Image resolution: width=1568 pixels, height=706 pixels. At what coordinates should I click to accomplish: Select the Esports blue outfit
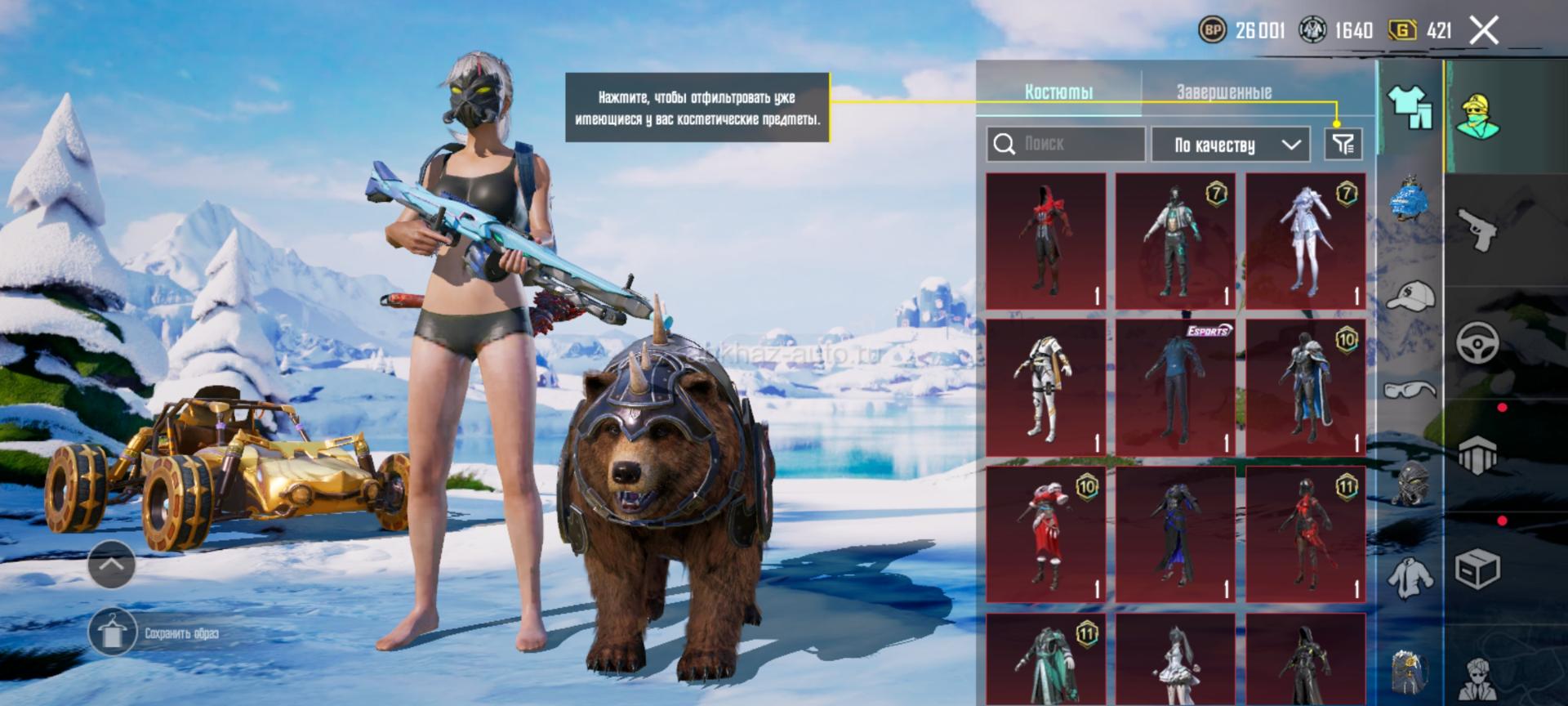[1175, 387]
